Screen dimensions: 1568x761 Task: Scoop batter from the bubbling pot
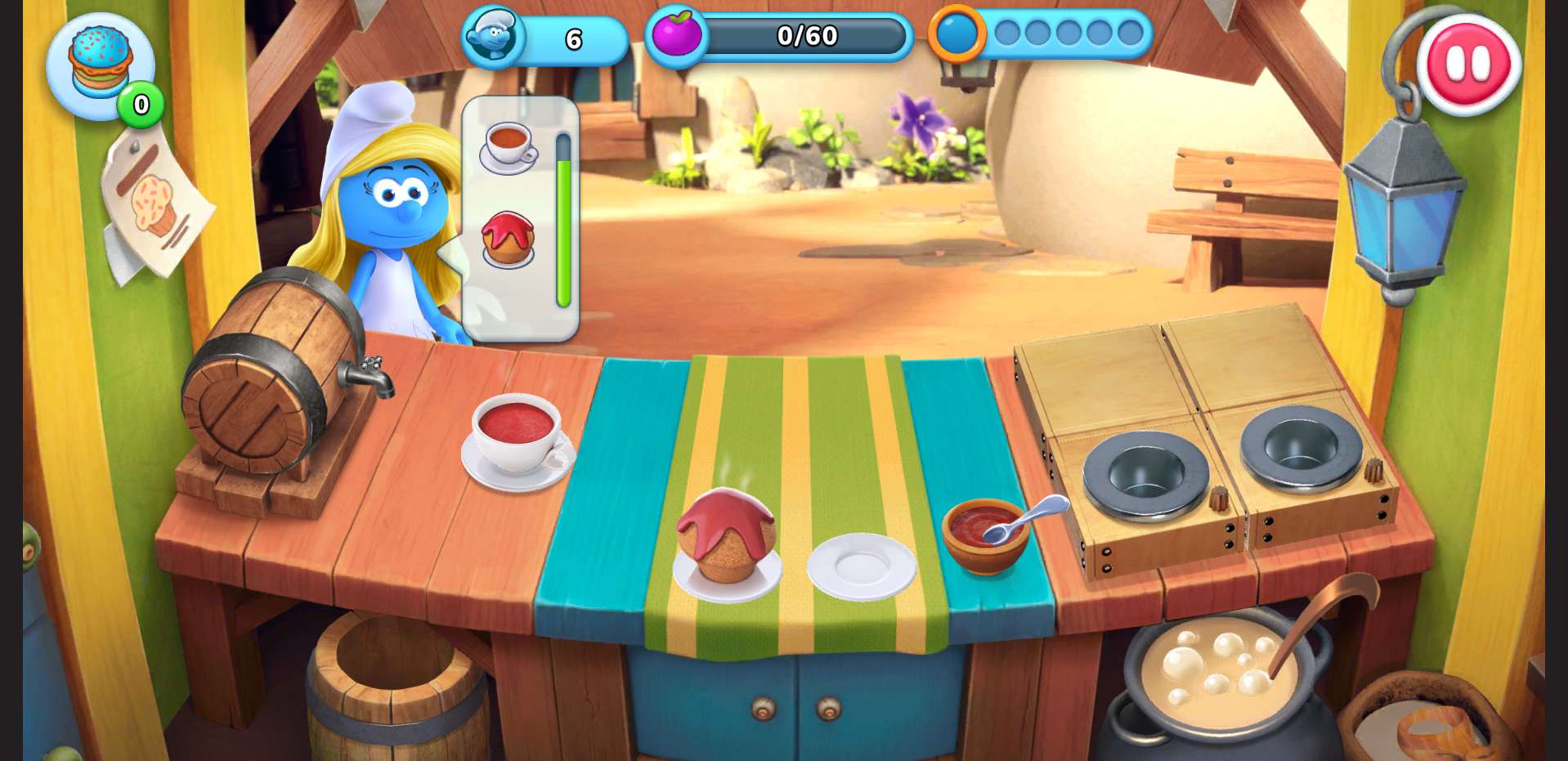click(1218, 670)
